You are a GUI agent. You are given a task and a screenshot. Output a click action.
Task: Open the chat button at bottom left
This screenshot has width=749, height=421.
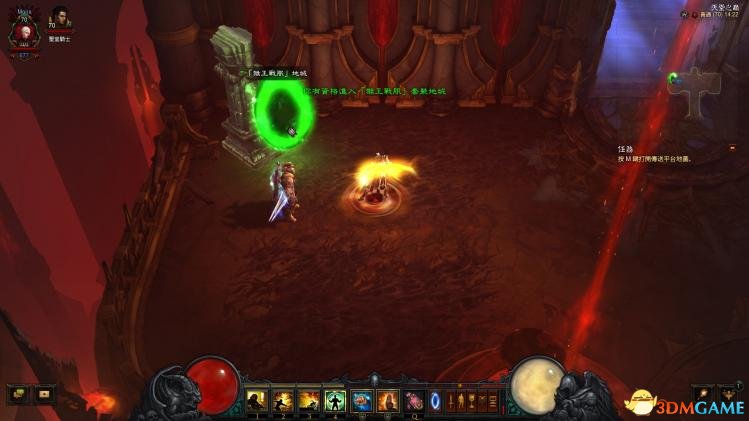[18, 394]
